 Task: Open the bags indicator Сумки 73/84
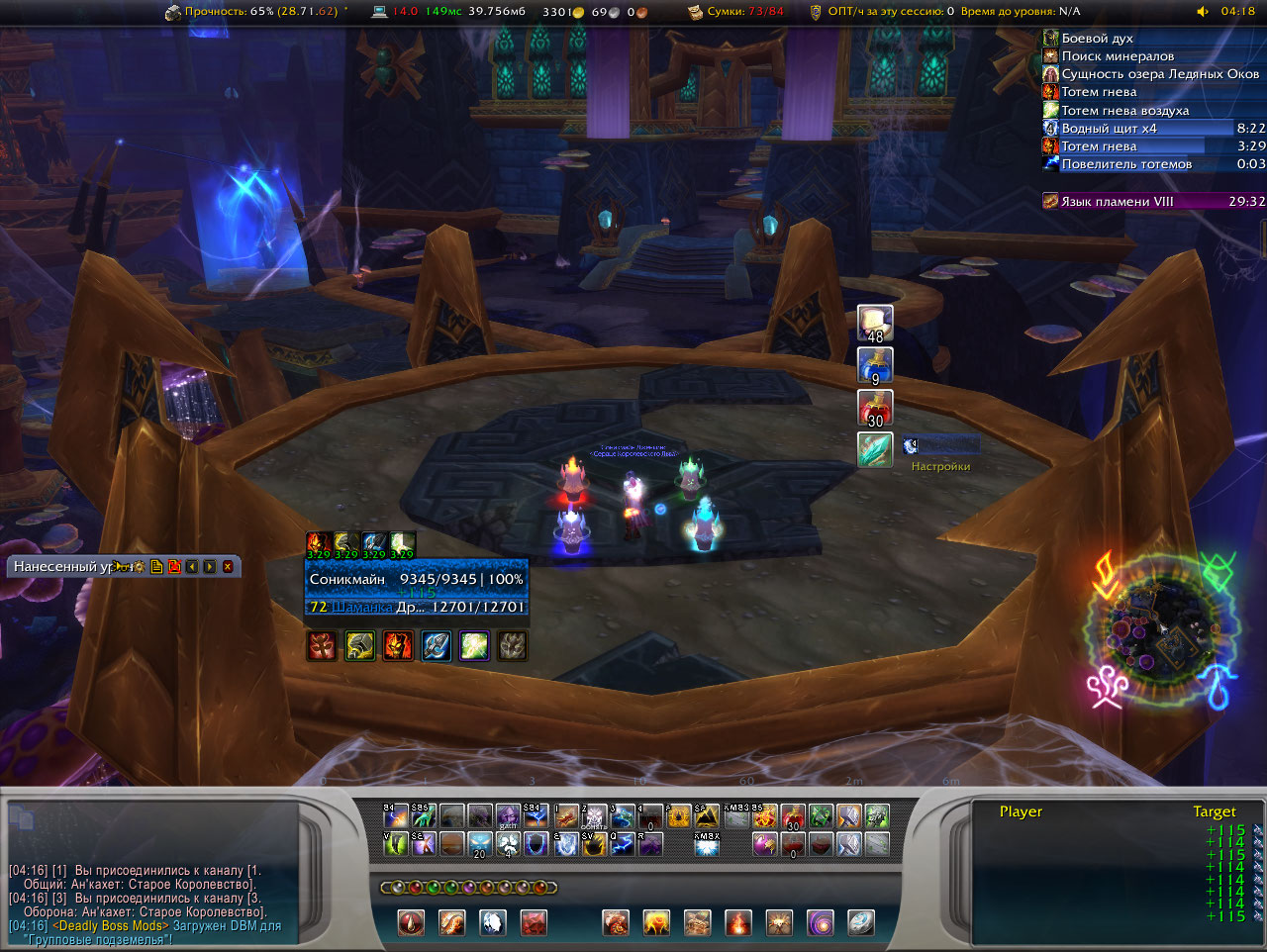click(736, 12)
